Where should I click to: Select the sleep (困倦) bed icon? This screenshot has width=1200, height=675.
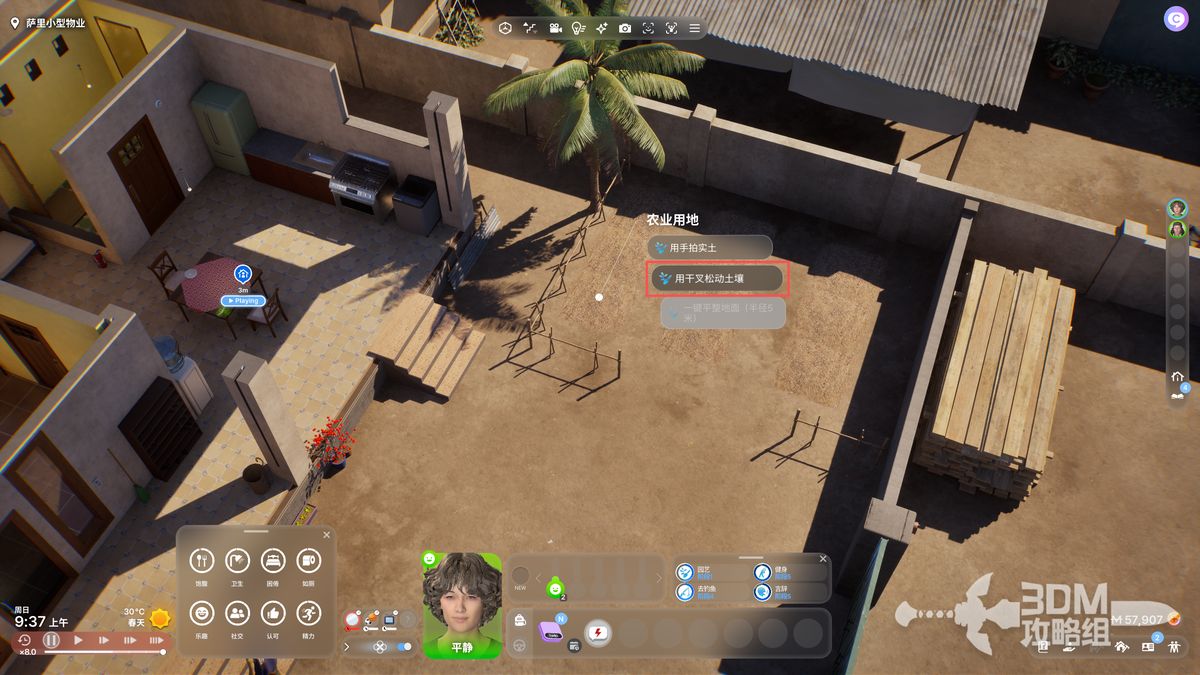tap(273, 561)
